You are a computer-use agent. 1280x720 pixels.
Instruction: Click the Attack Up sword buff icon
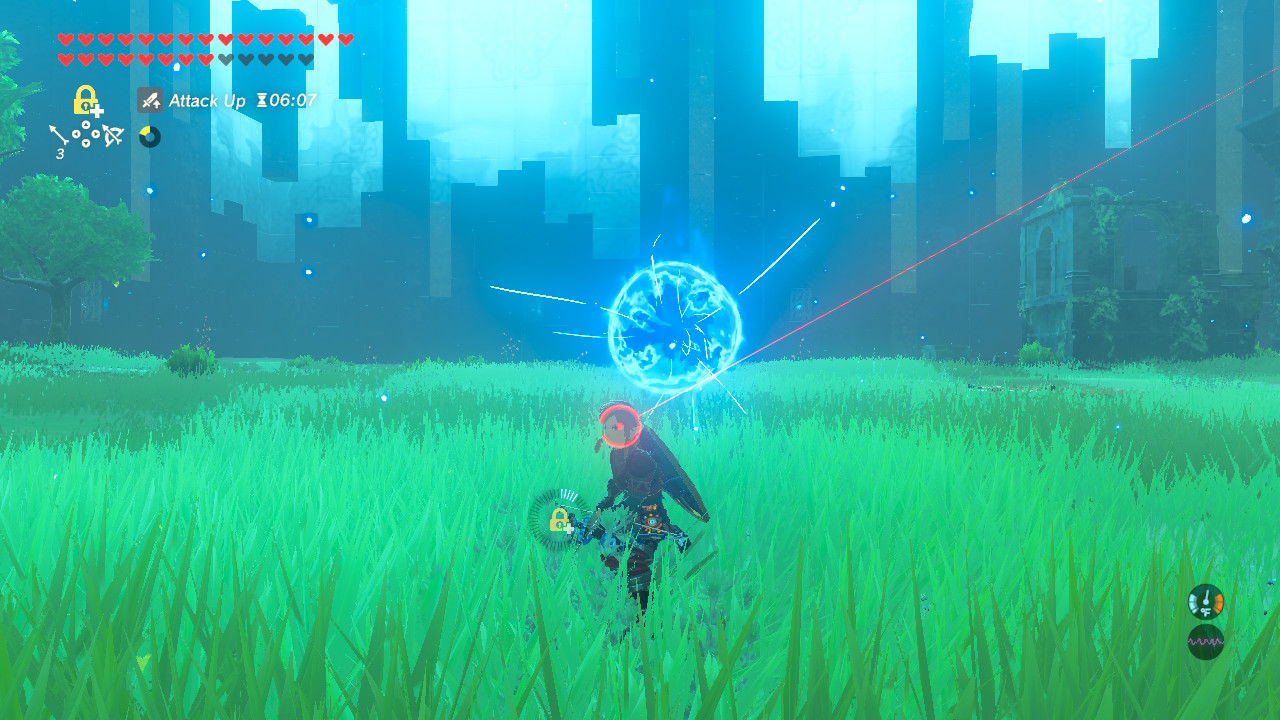[x=148, y=100]
